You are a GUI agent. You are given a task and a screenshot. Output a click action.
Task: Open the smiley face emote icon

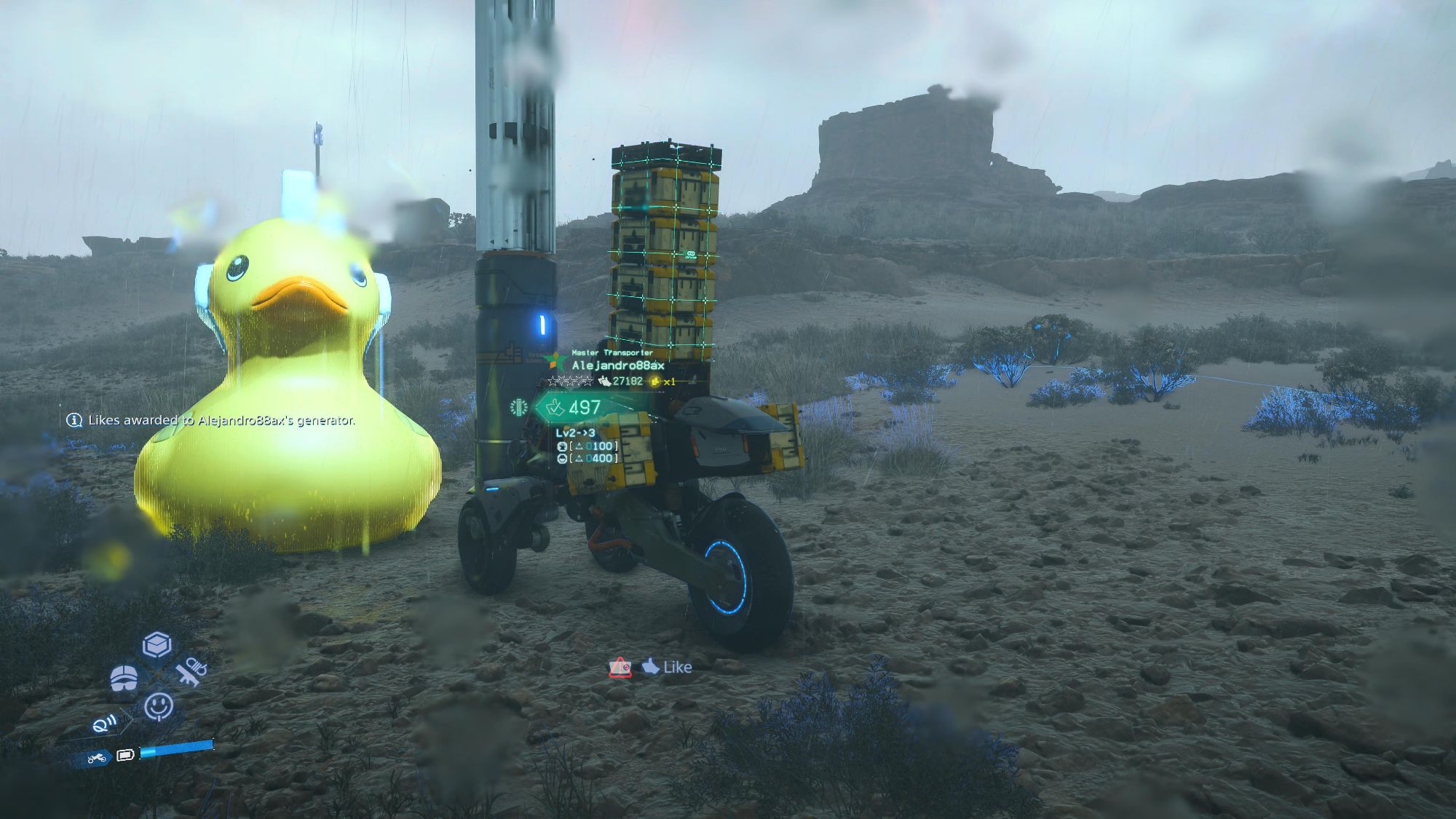tap(159, 705)
